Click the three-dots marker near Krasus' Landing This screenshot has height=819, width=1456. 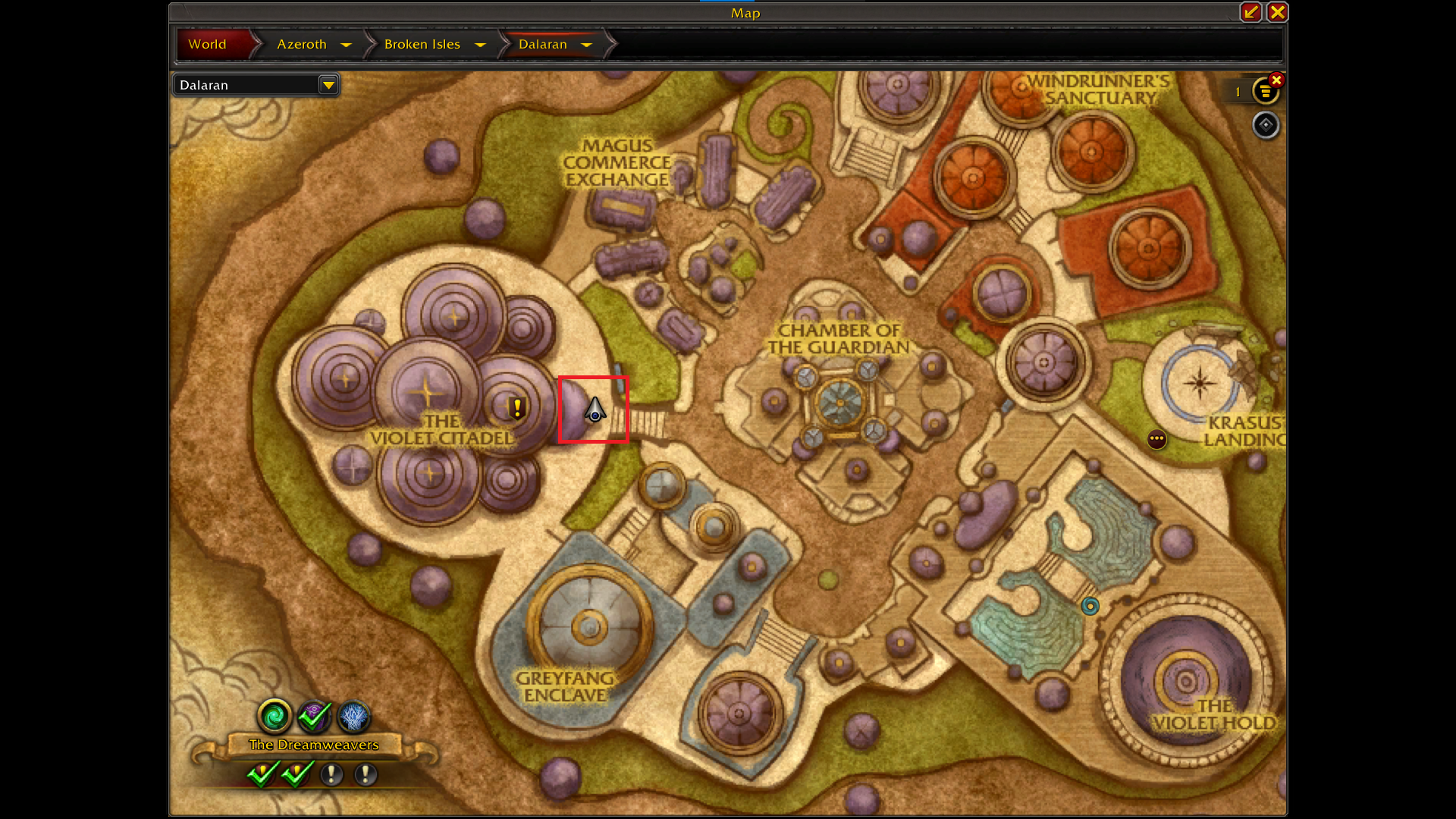coord(1156,439)
